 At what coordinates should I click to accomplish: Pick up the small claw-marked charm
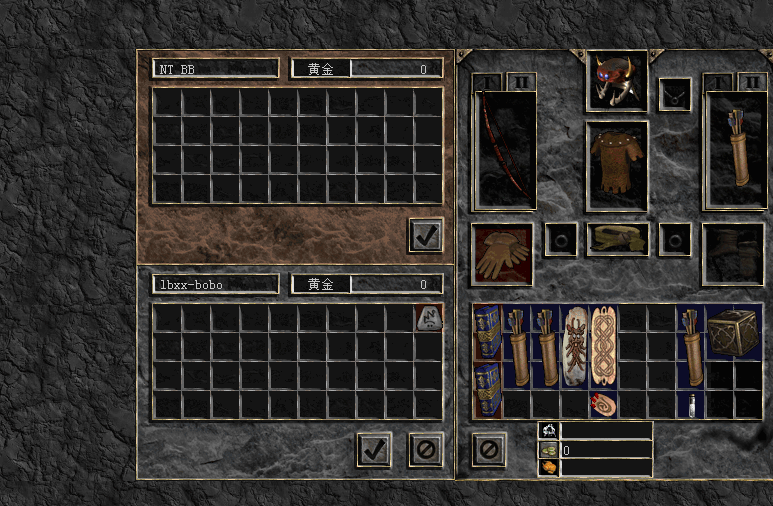[x=603, y=404]
